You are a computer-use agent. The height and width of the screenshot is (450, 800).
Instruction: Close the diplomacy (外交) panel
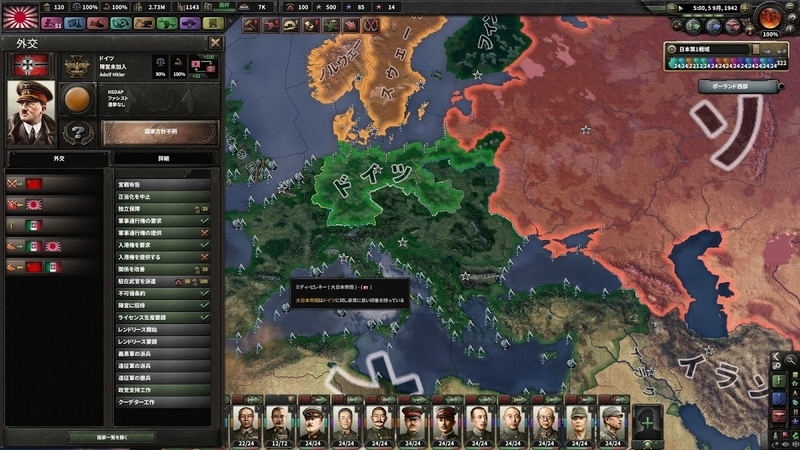[215, 43]
